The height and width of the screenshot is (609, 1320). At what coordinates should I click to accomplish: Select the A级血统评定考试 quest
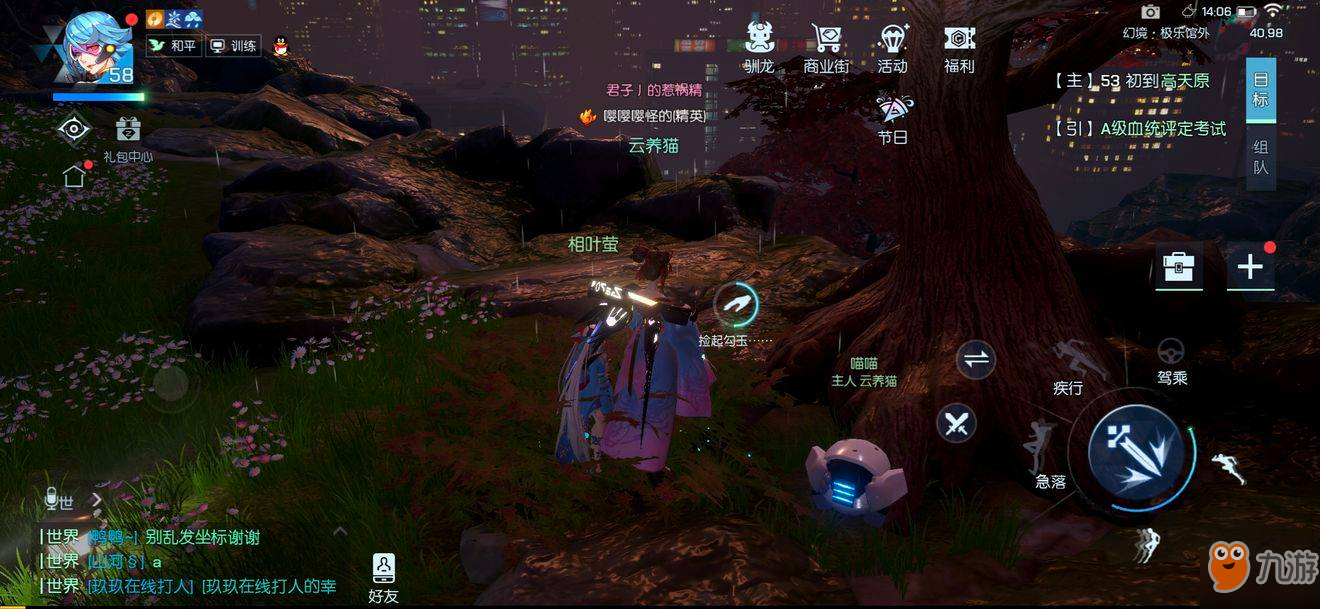tap(1140, 128)
